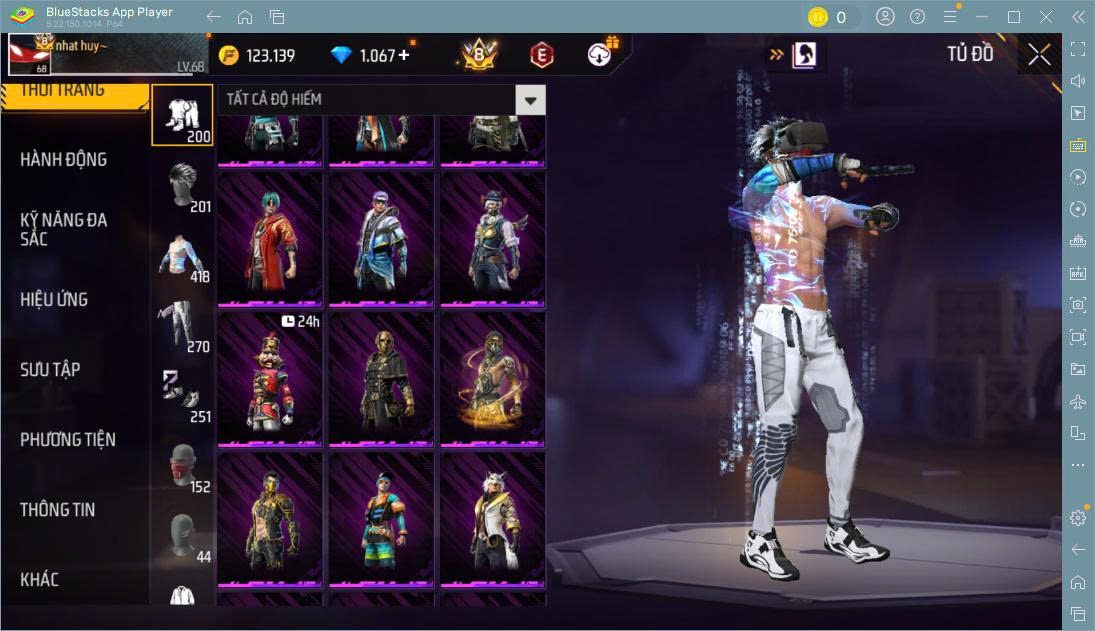Viewport: 1095px width, 631px height.
Task: Show the Thông Tin section
Action: tap(58, 510)
